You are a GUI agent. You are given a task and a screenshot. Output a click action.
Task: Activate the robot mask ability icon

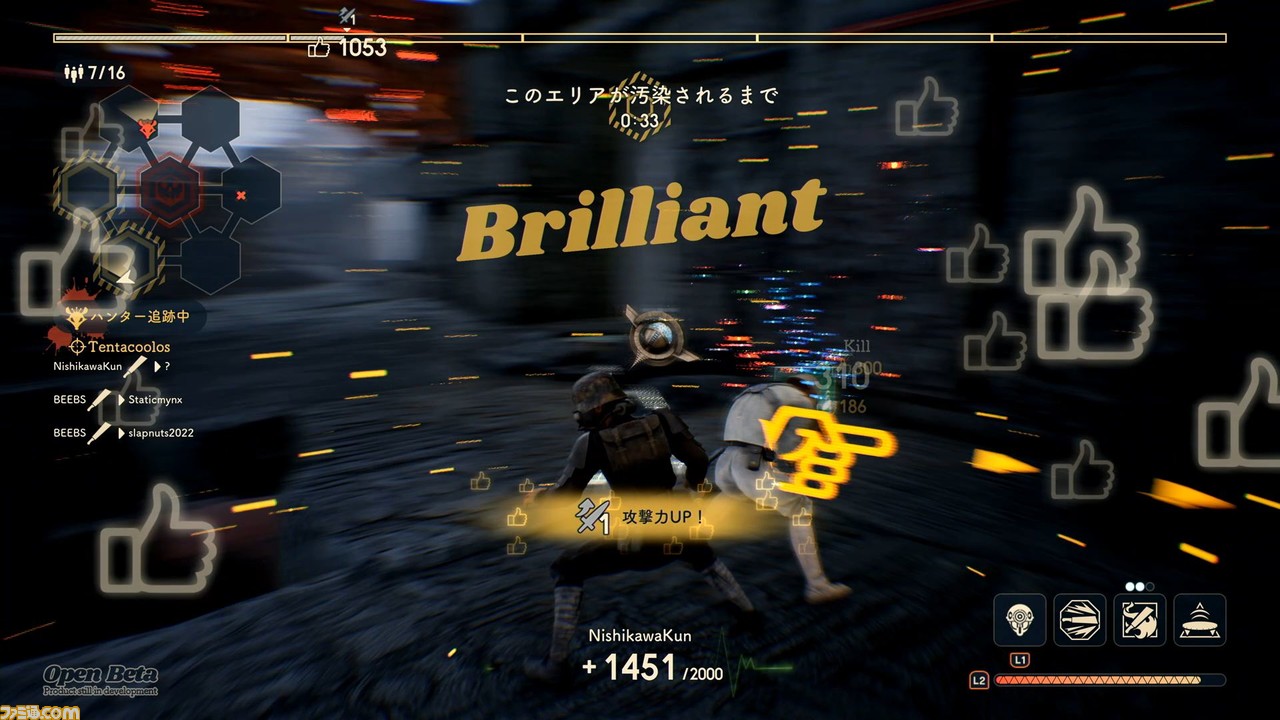click(1020, 619)
